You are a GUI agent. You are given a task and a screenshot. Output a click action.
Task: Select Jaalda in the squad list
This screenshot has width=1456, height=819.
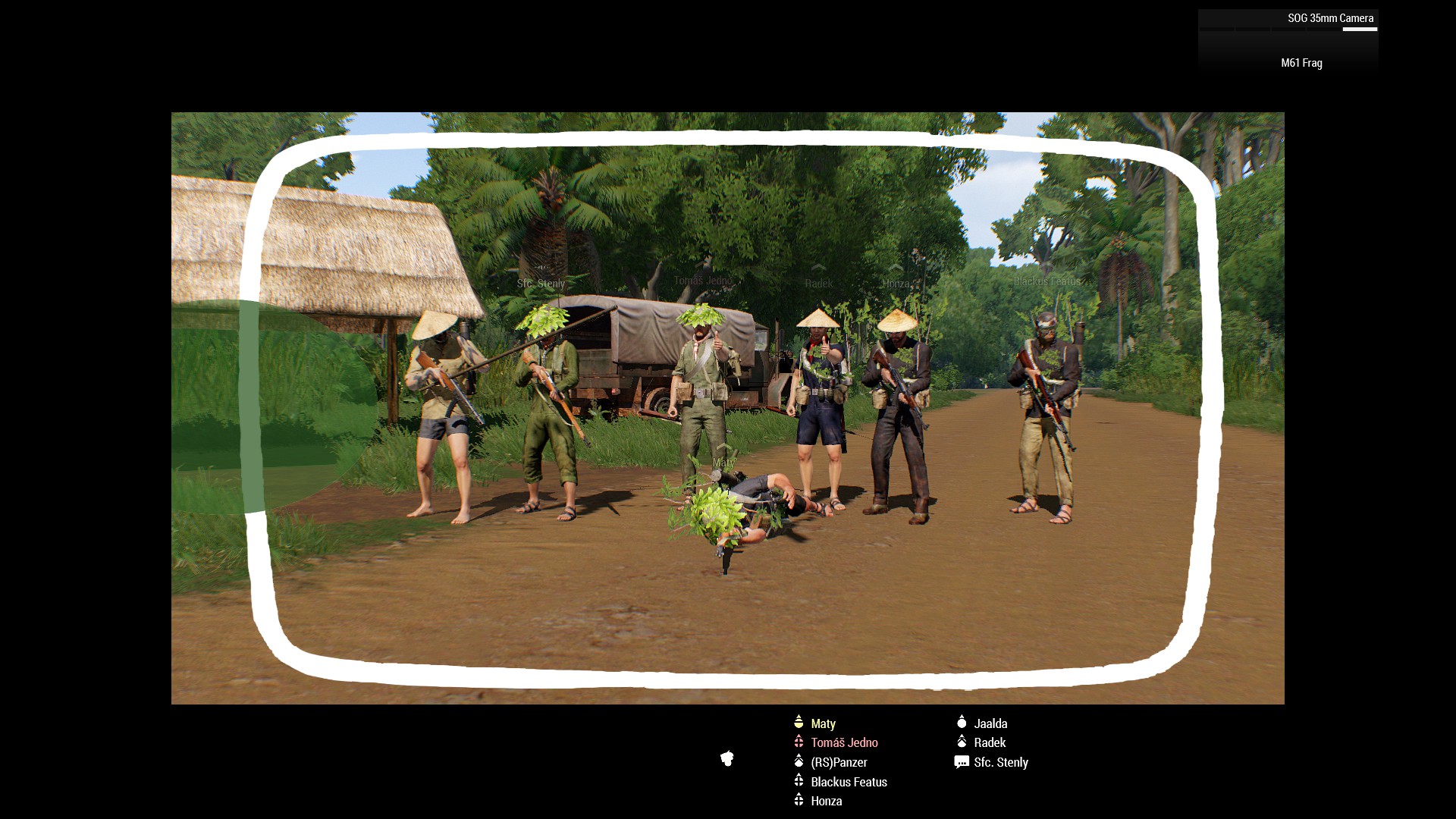click(990, 723)
